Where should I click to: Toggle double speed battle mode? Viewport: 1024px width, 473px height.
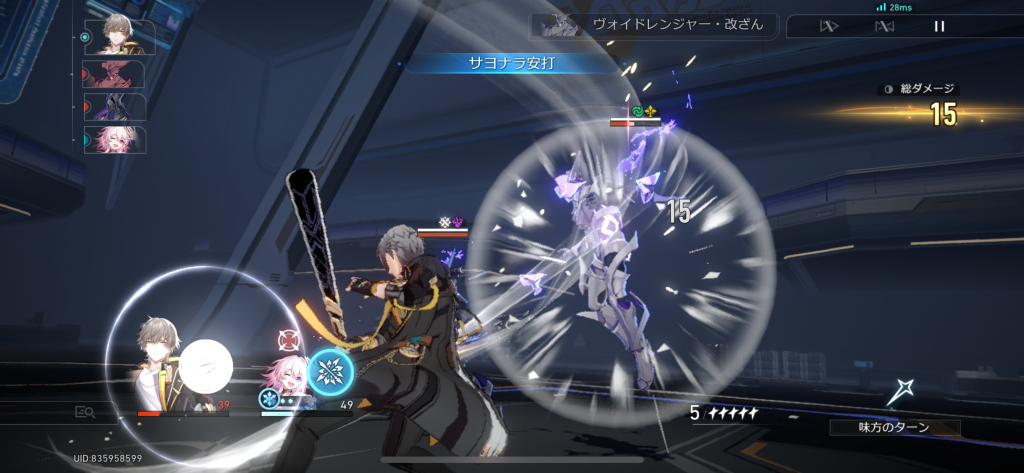pos(829,26)
